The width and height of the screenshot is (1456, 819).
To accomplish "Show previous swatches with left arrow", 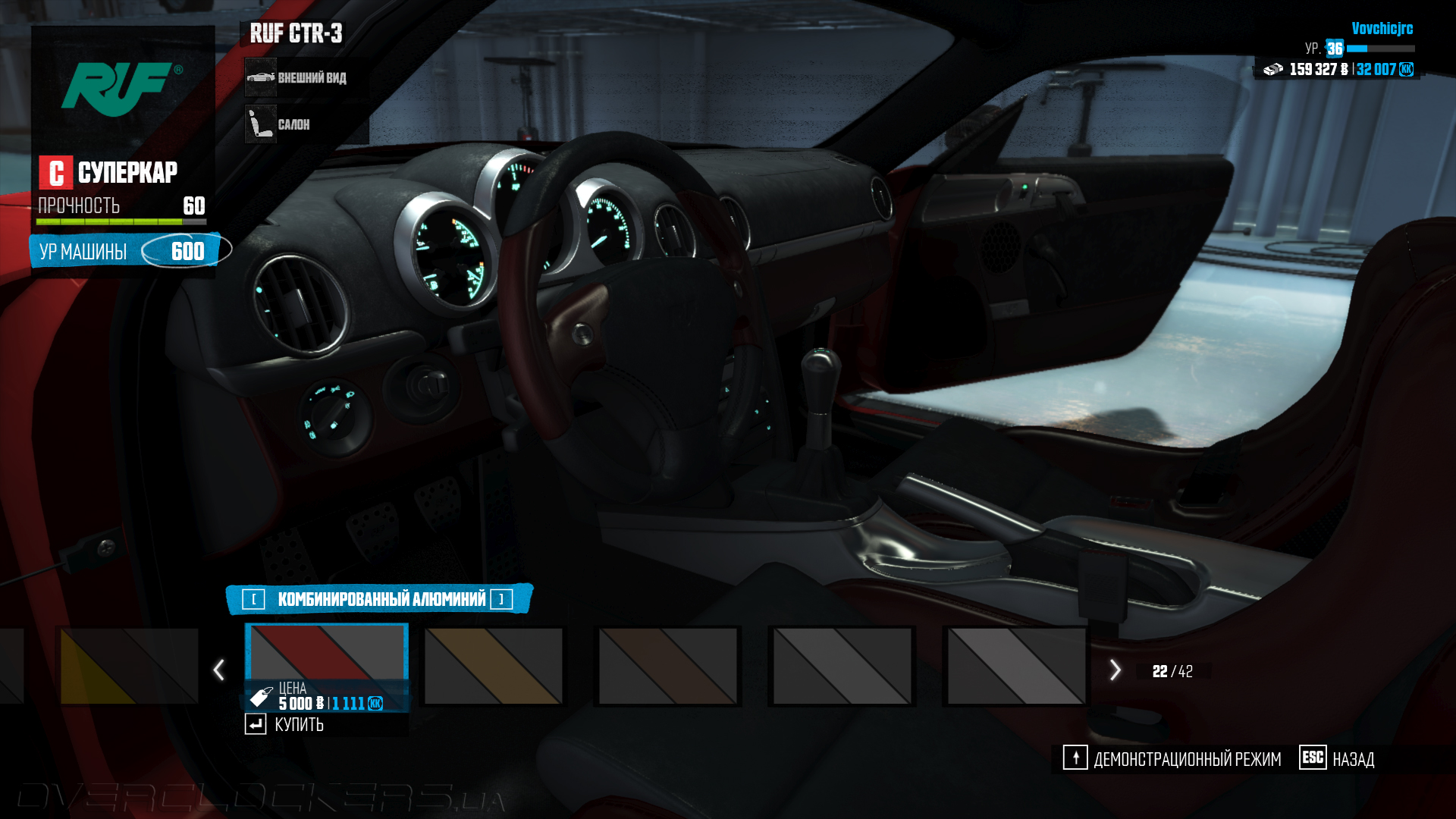I will pos(219,670).
